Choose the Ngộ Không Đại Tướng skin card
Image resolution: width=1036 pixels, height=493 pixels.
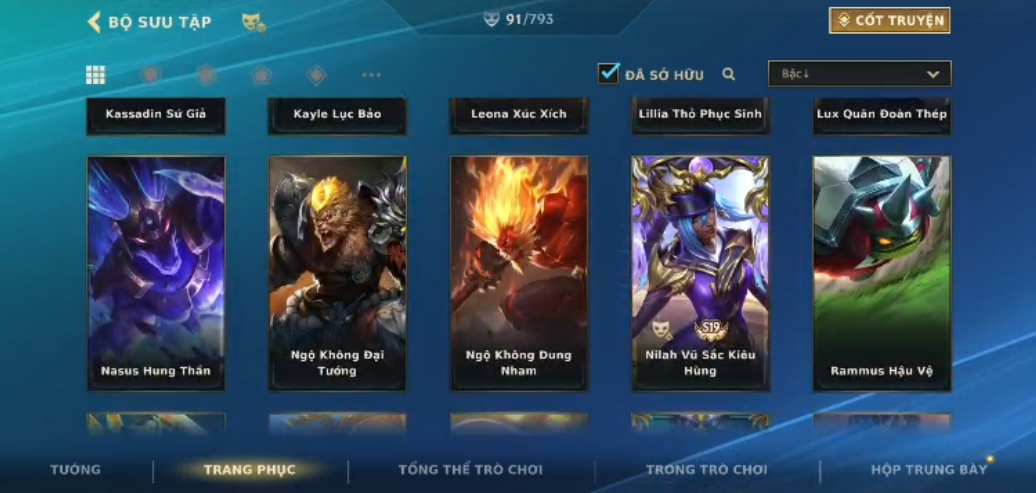coord(337,273)
